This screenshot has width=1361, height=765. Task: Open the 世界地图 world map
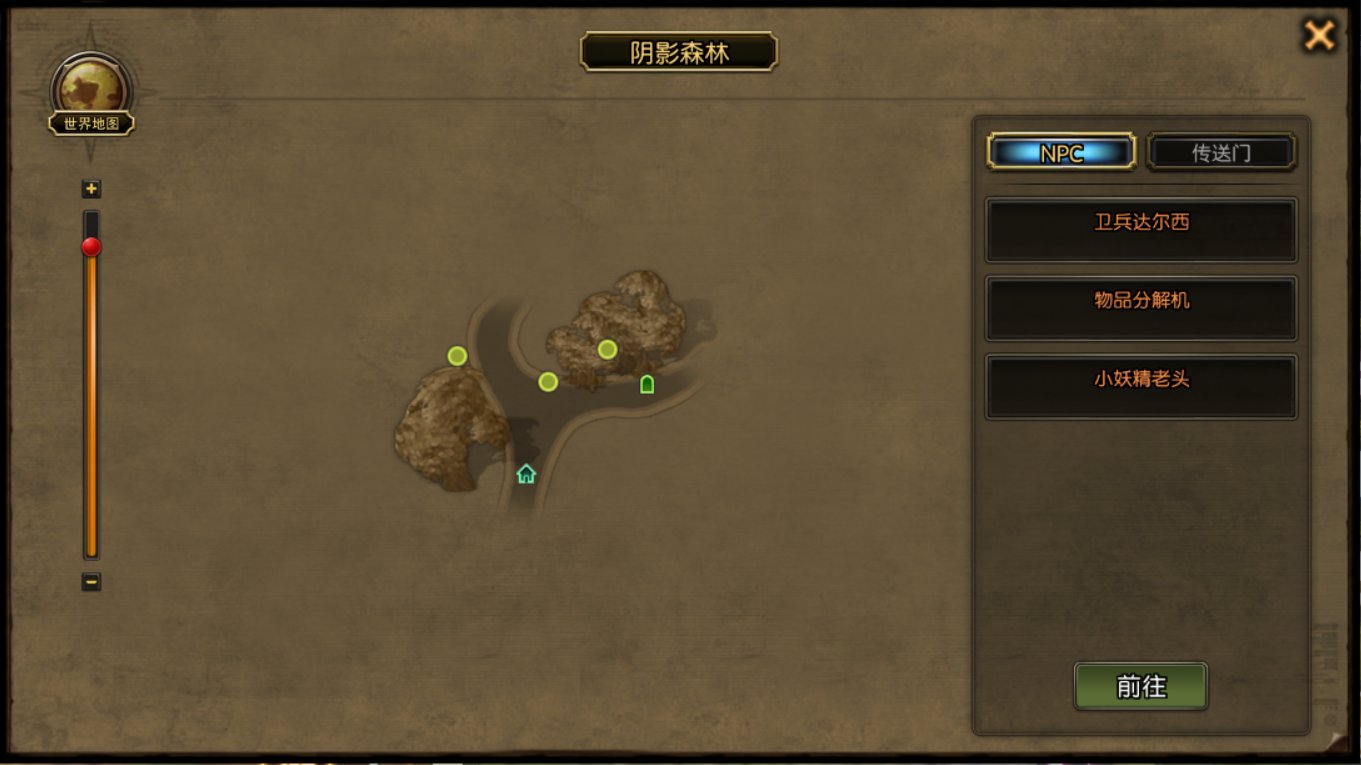pyautogui.click(x=92, y=97)
